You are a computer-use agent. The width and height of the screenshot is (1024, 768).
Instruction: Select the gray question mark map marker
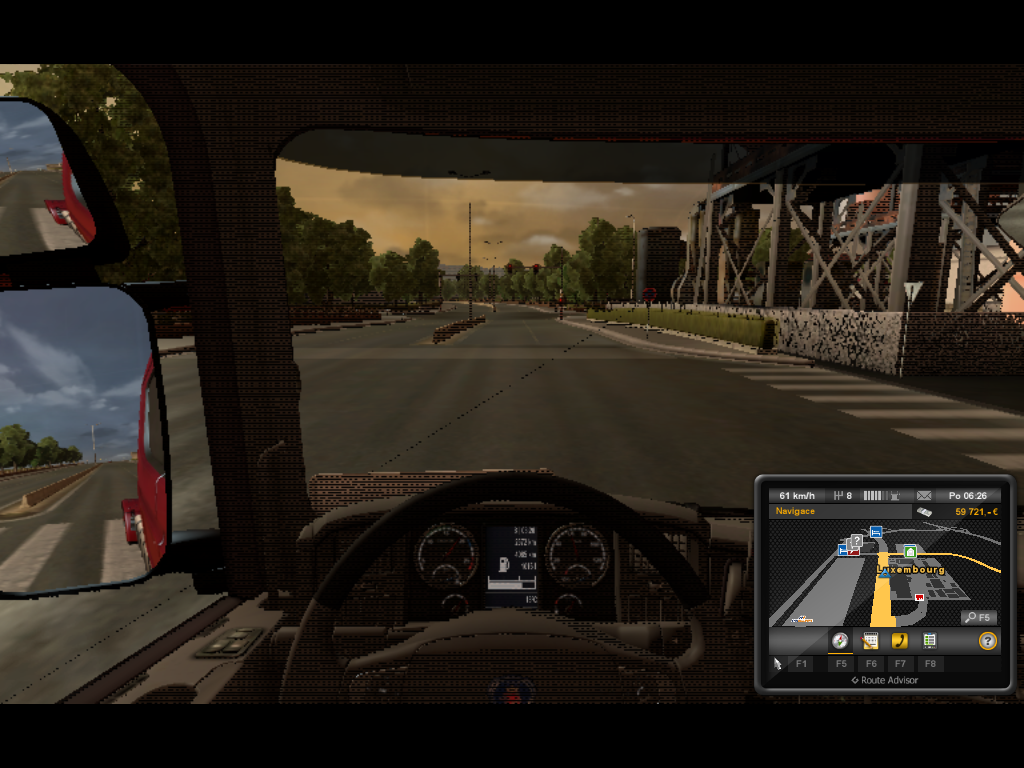pyautogui.click(x=857, y=541)
